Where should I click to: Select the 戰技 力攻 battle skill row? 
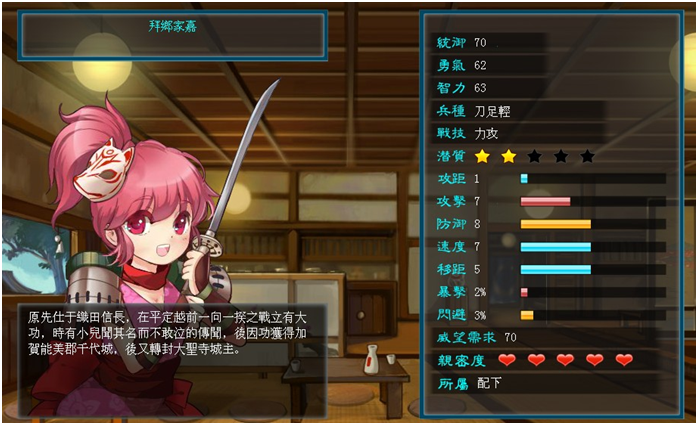pos(515,133)
